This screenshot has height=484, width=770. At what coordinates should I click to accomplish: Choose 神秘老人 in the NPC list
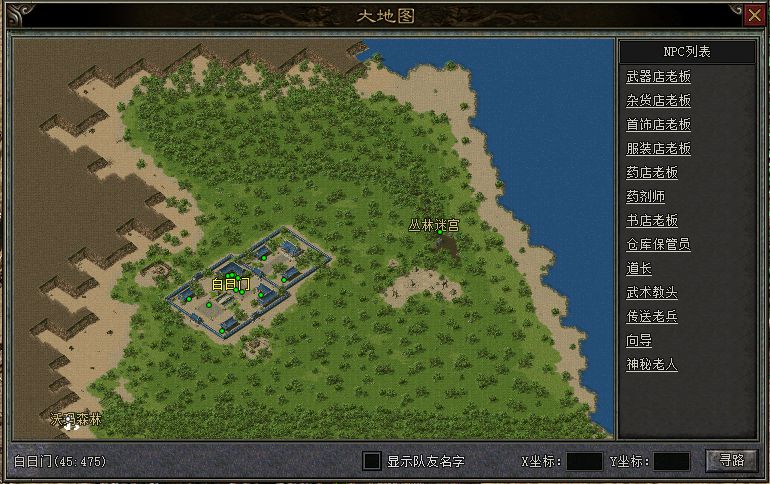coord(652,365)
